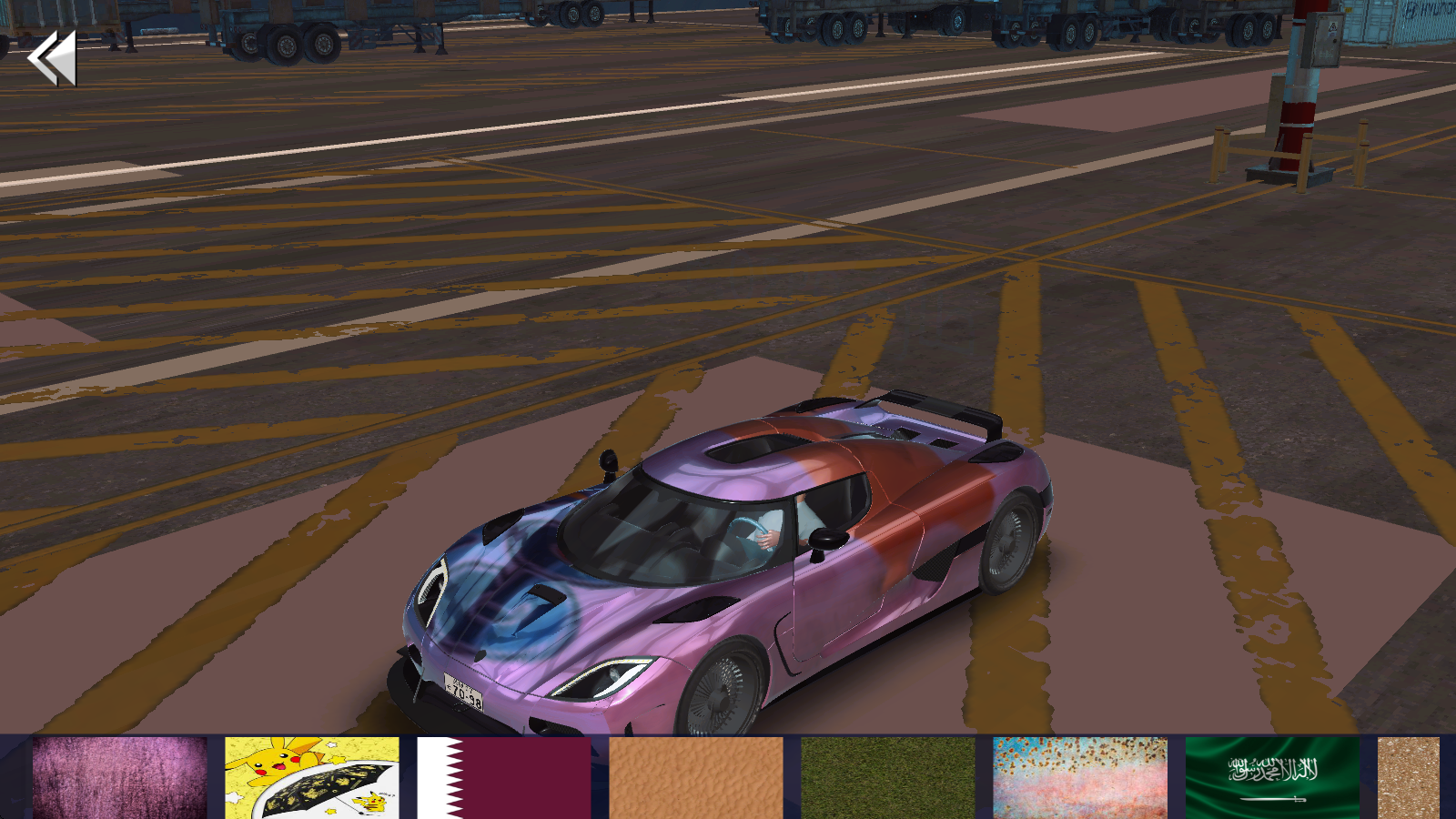This screenshot has height=819, width=1456.
Task: Select the Qatar flag car skin
Action: coord(504,778)
